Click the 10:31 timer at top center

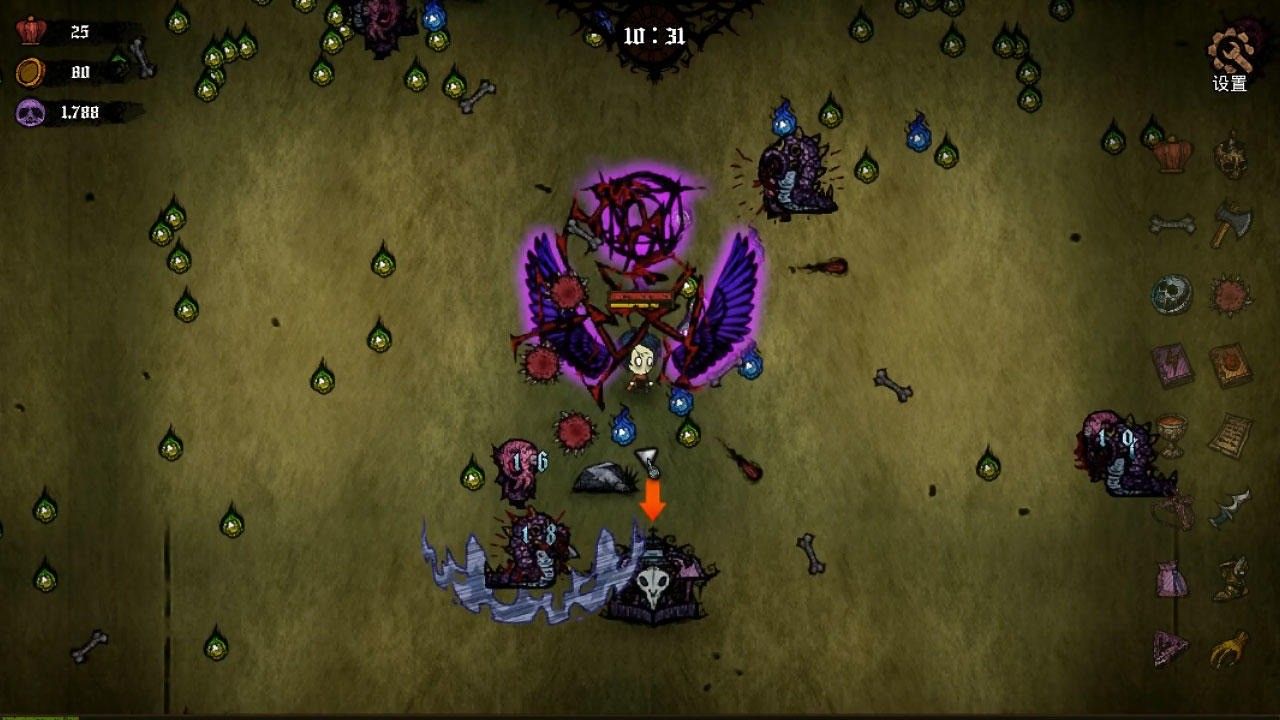[x=655, y=33]
